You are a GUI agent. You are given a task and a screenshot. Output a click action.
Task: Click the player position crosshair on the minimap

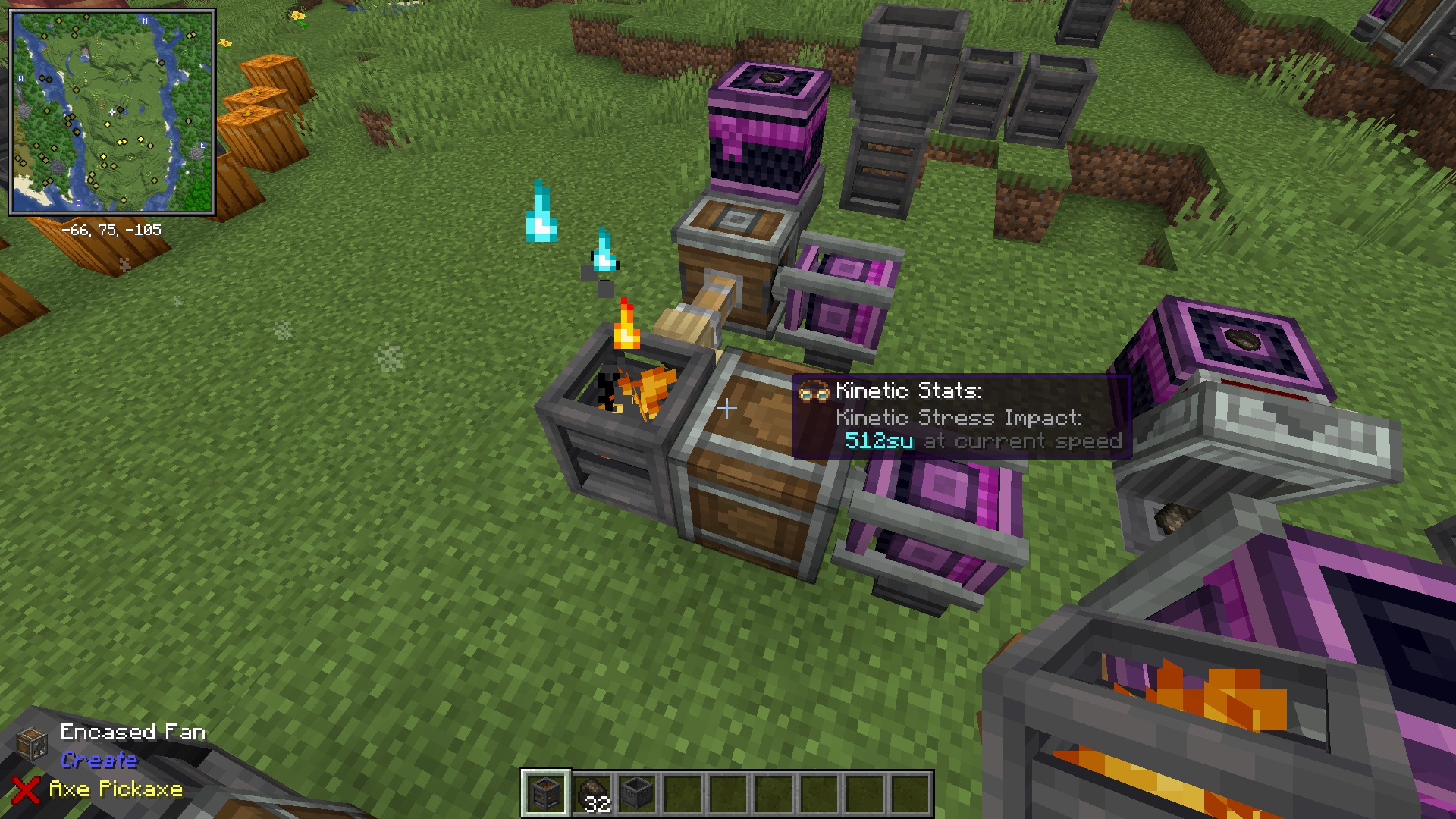112,111
